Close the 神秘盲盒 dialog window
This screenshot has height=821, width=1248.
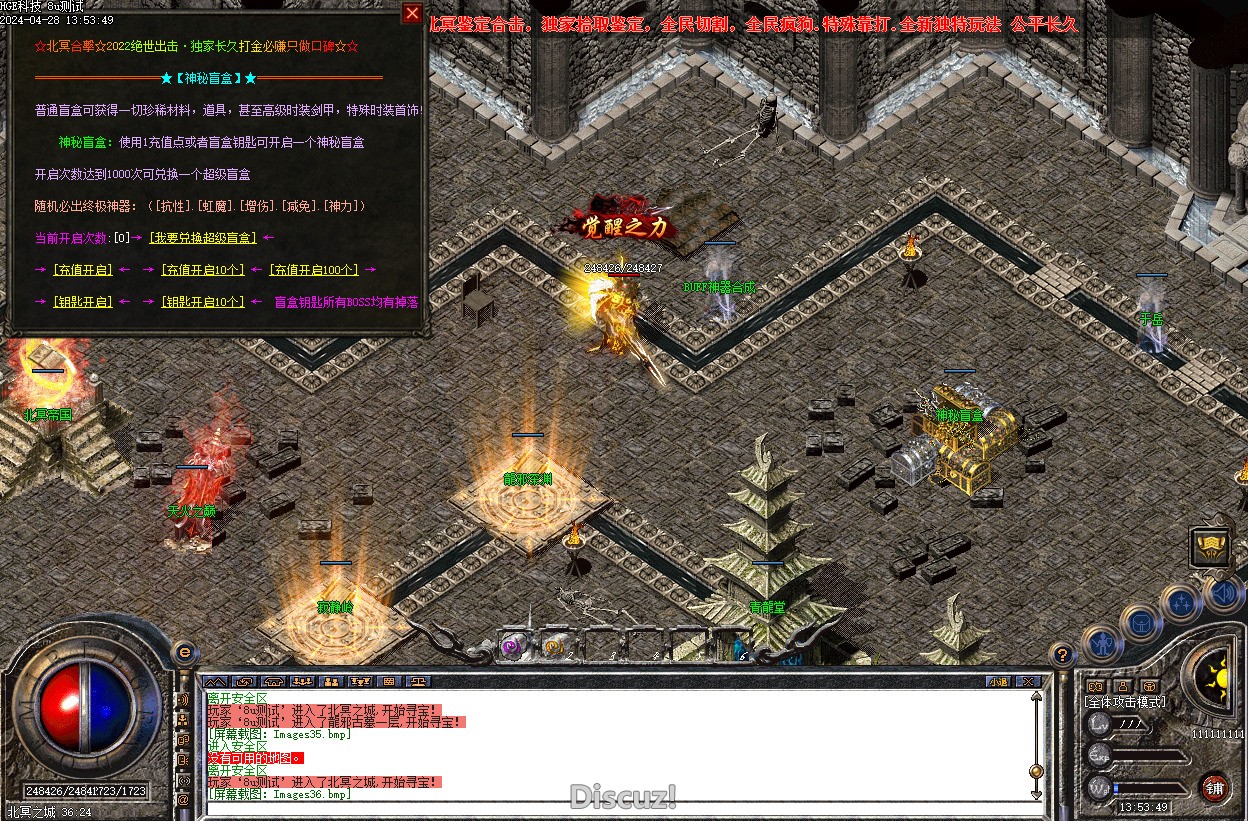tap(412, 13)
